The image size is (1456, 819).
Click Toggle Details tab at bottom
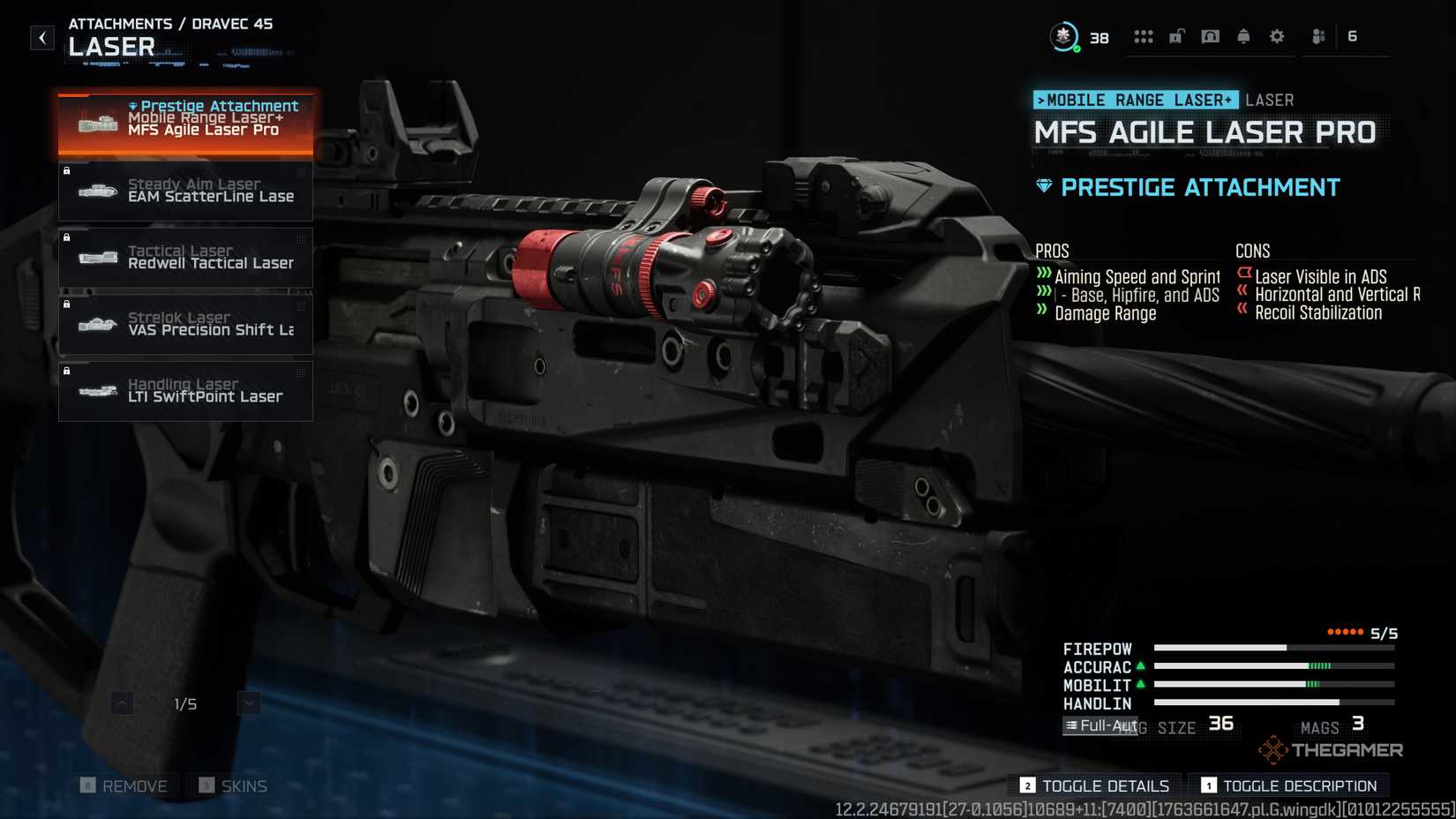coord(1093,785)
